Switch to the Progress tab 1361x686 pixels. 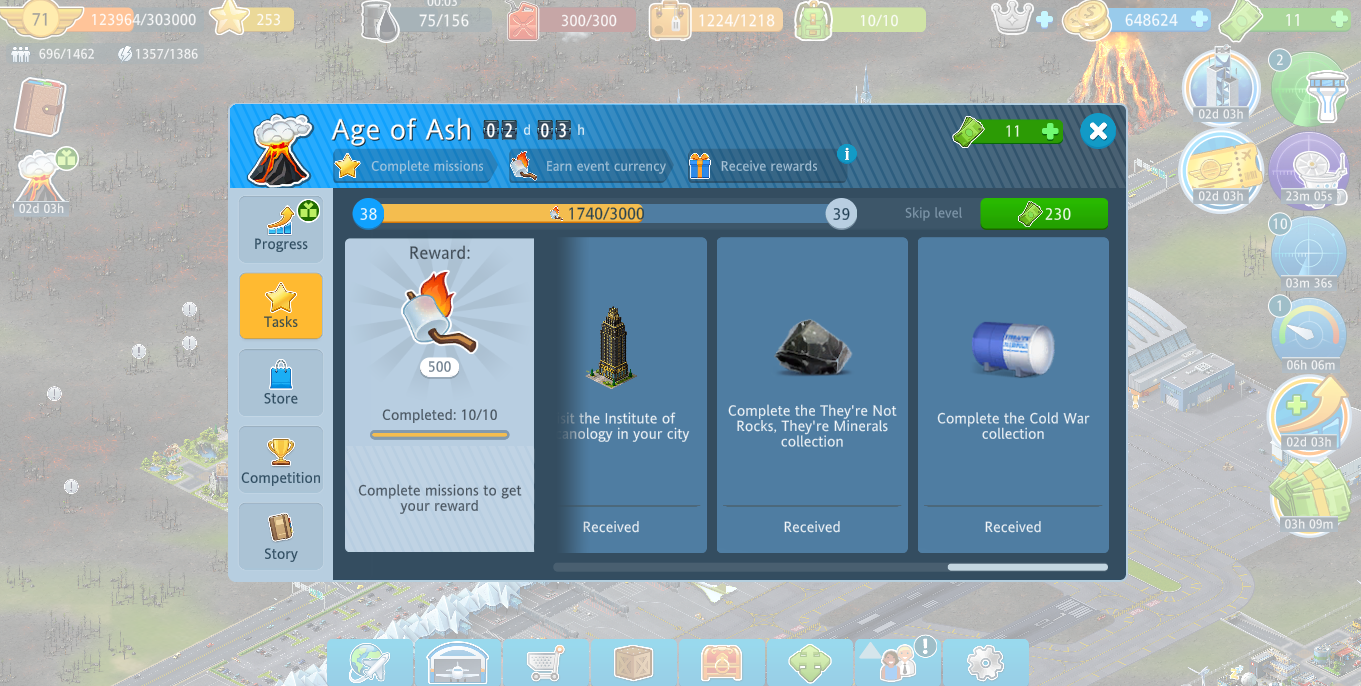tap(281, 226)
